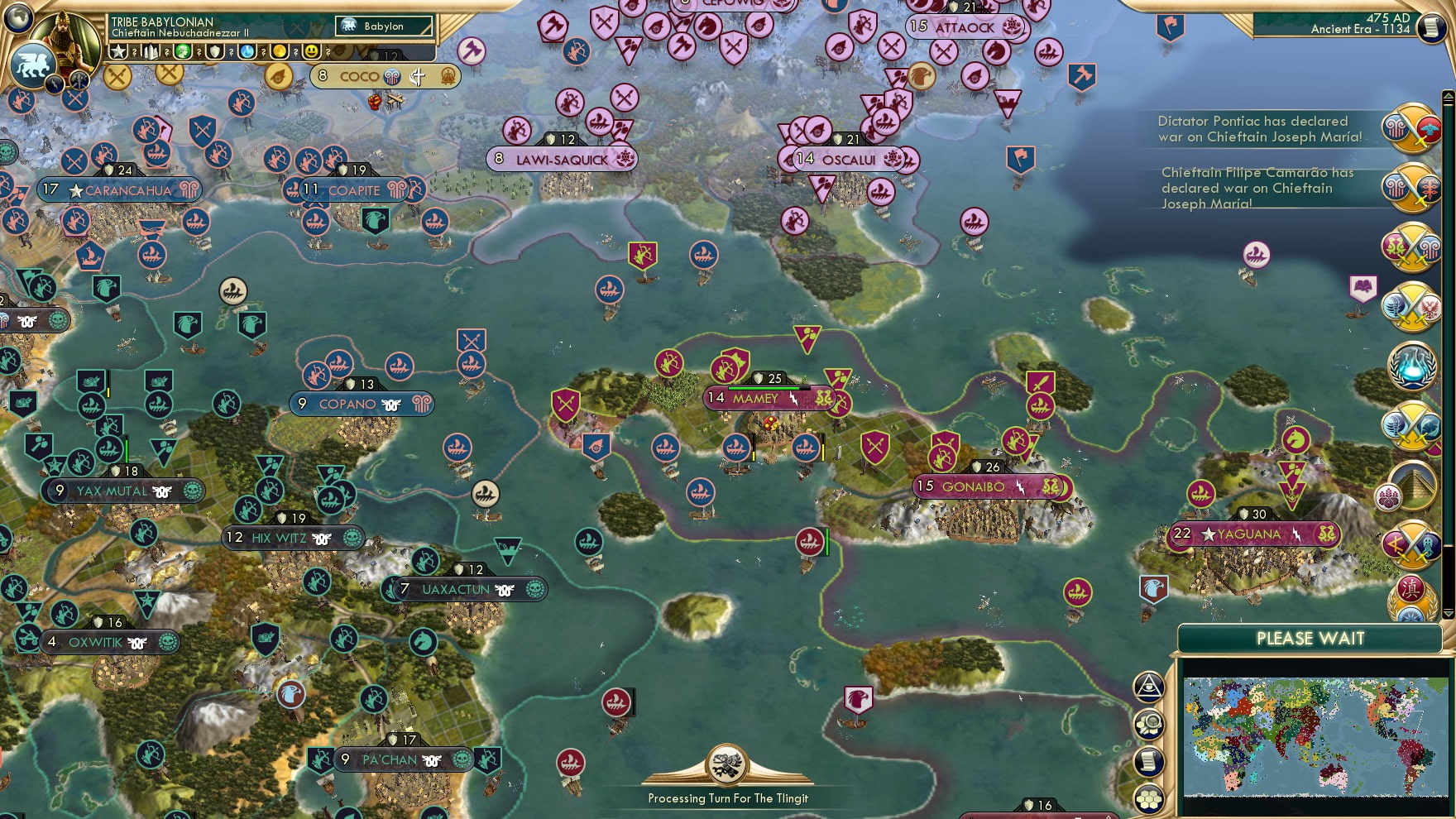Collapse the notification stack with the up chevron
Viewport: 1456px width, 819px height.
(1448, 95)
